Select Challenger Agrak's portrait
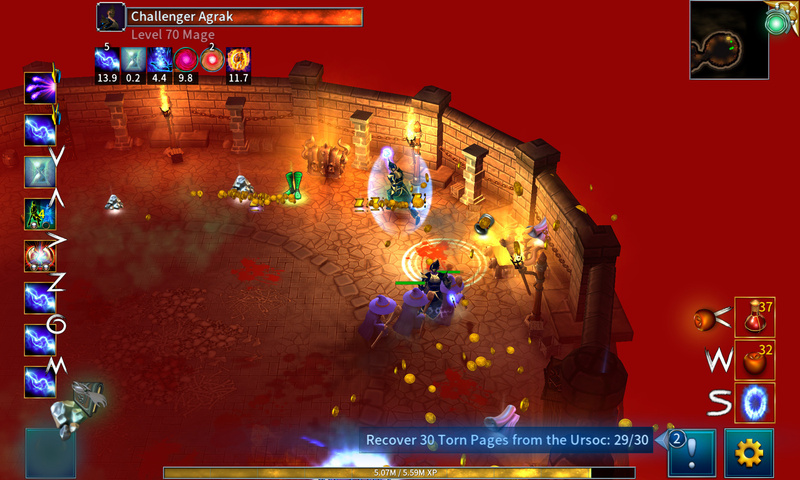Viewport: 800px width, 480px height. click(111, 16)
